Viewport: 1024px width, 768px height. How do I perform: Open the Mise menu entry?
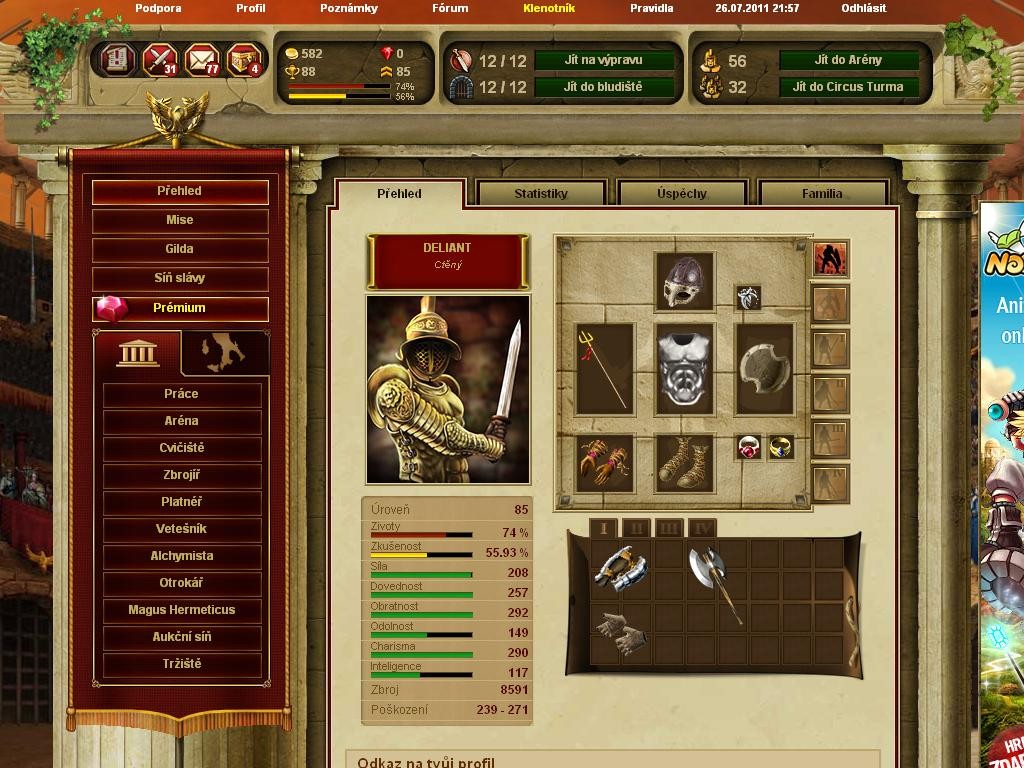tap(180, 220)
